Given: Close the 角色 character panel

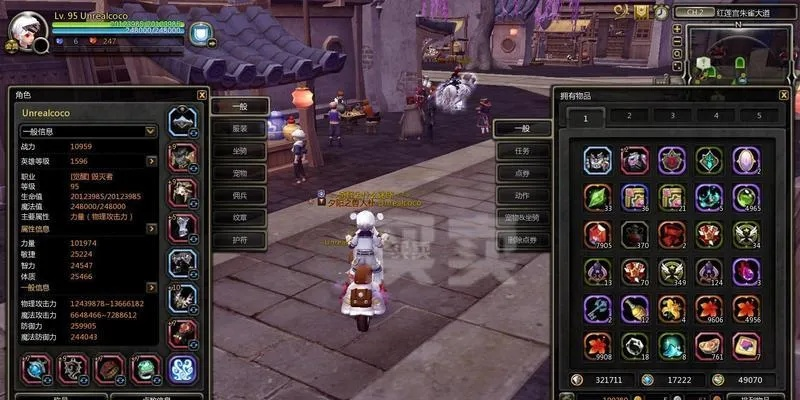Looking at the screenshot, I should coord(201,95).
